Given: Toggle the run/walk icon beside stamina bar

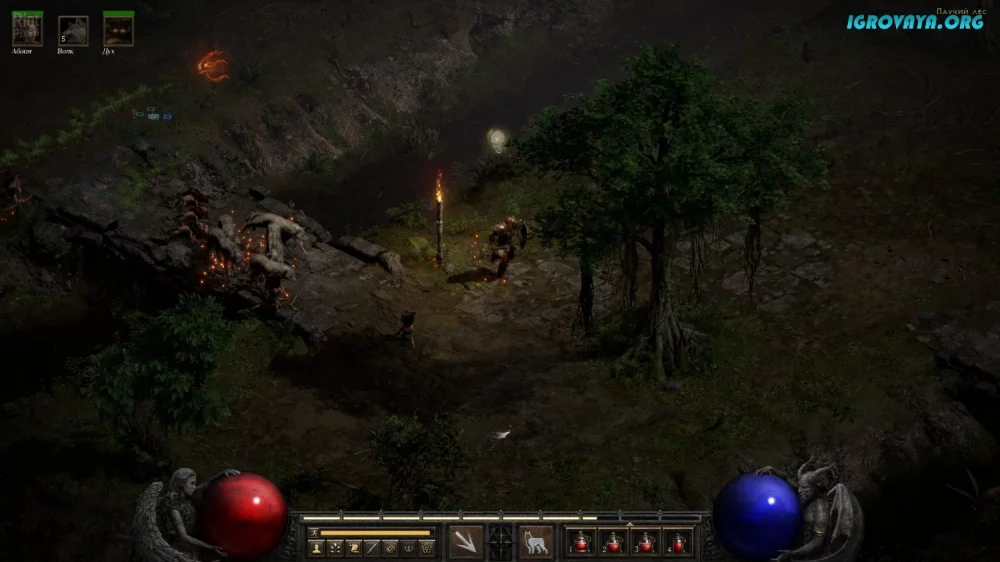Looking at the screenshot, I should click(x=315, y=533).
